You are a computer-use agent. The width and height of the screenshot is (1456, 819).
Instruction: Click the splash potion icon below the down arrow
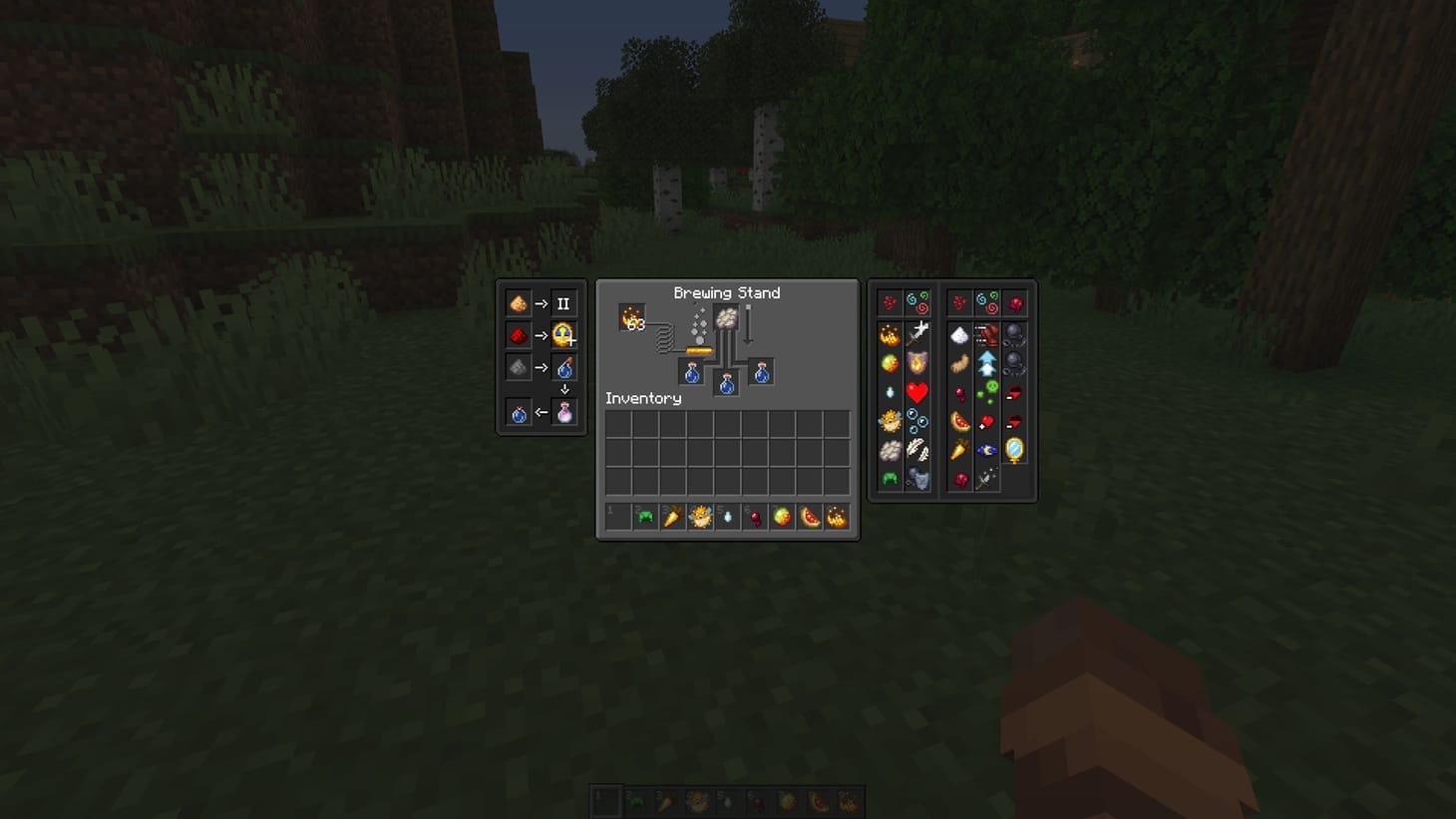pyautogui.click(x=563, y=411)
